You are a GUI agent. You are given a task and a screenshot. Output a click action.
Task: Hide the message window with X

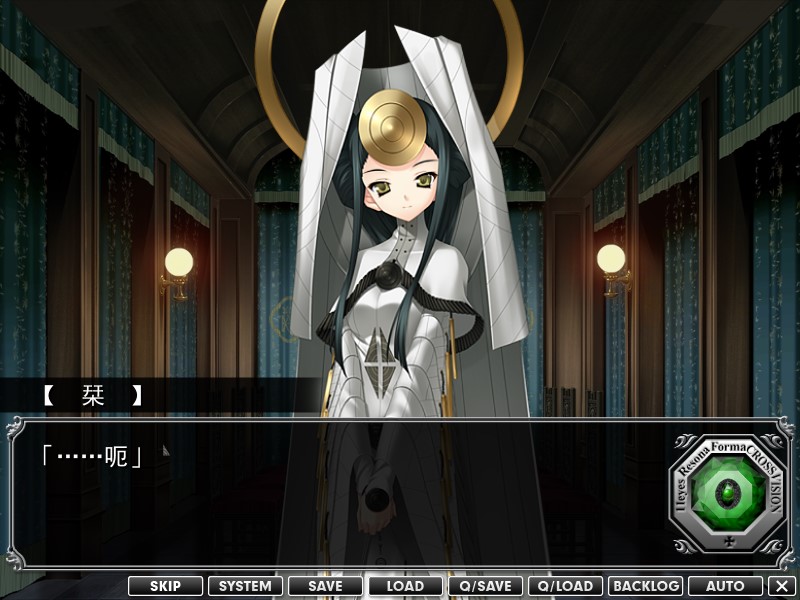coord(782,586)
